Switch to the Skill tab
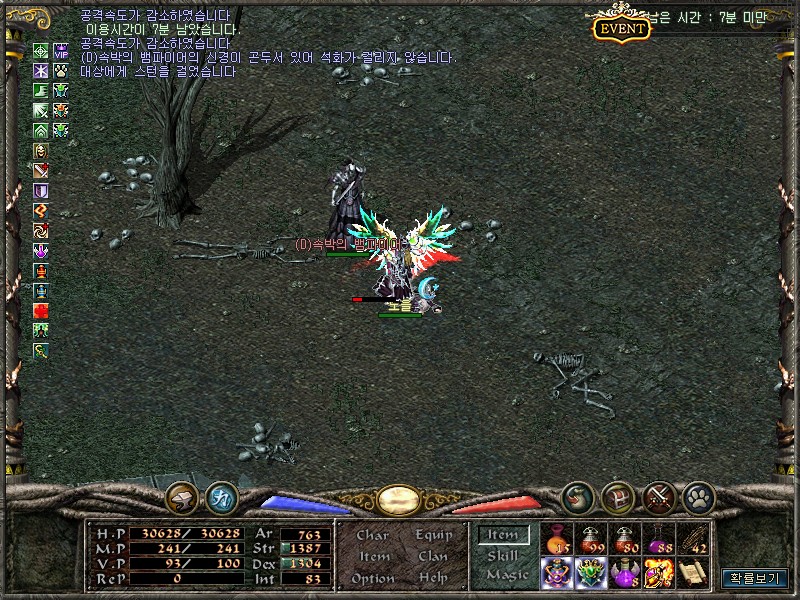The width and height of the screenshot is (800, 600). (502, 555)
